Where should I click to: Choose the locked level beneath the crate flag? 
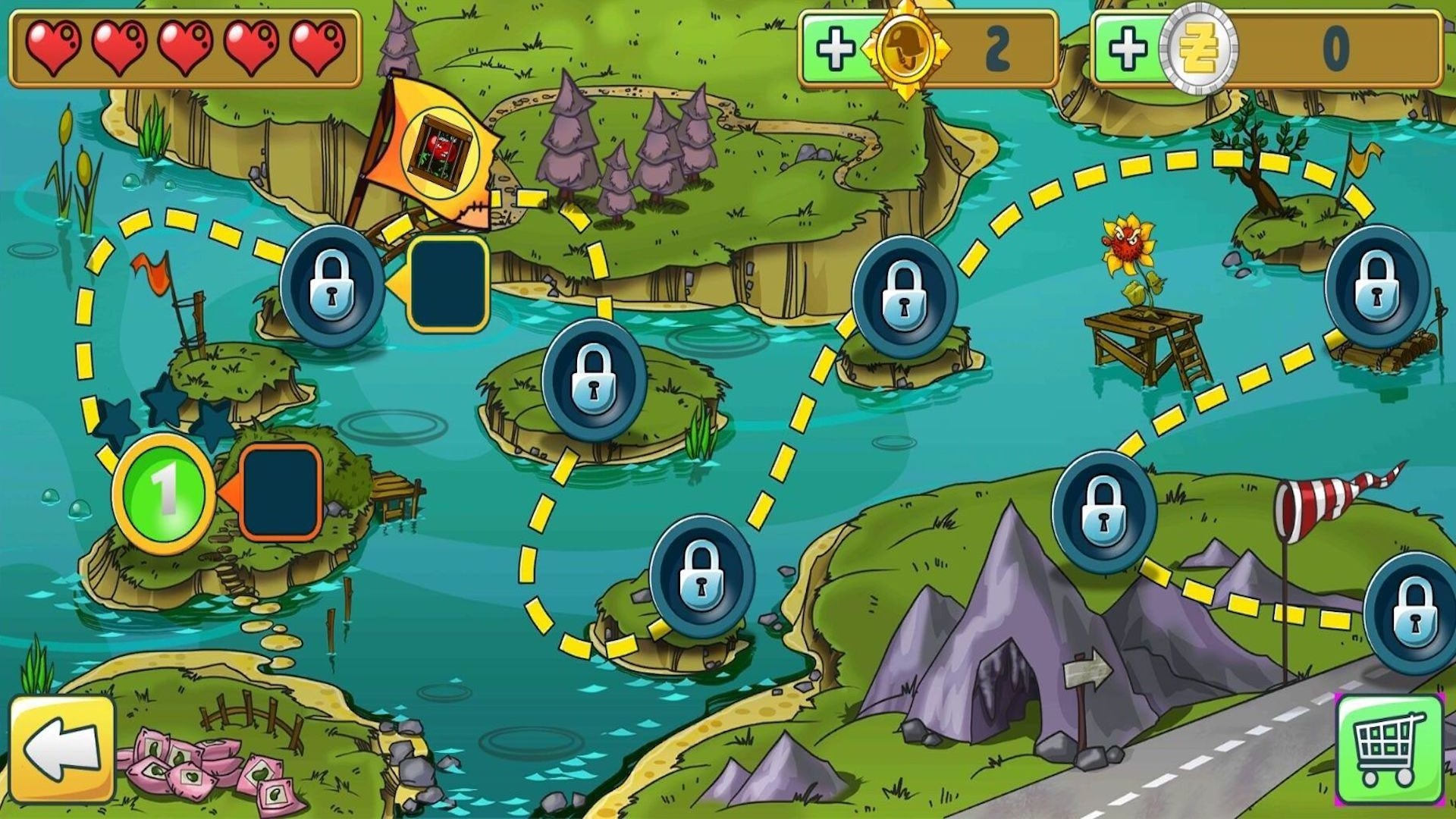click(332, 284)
